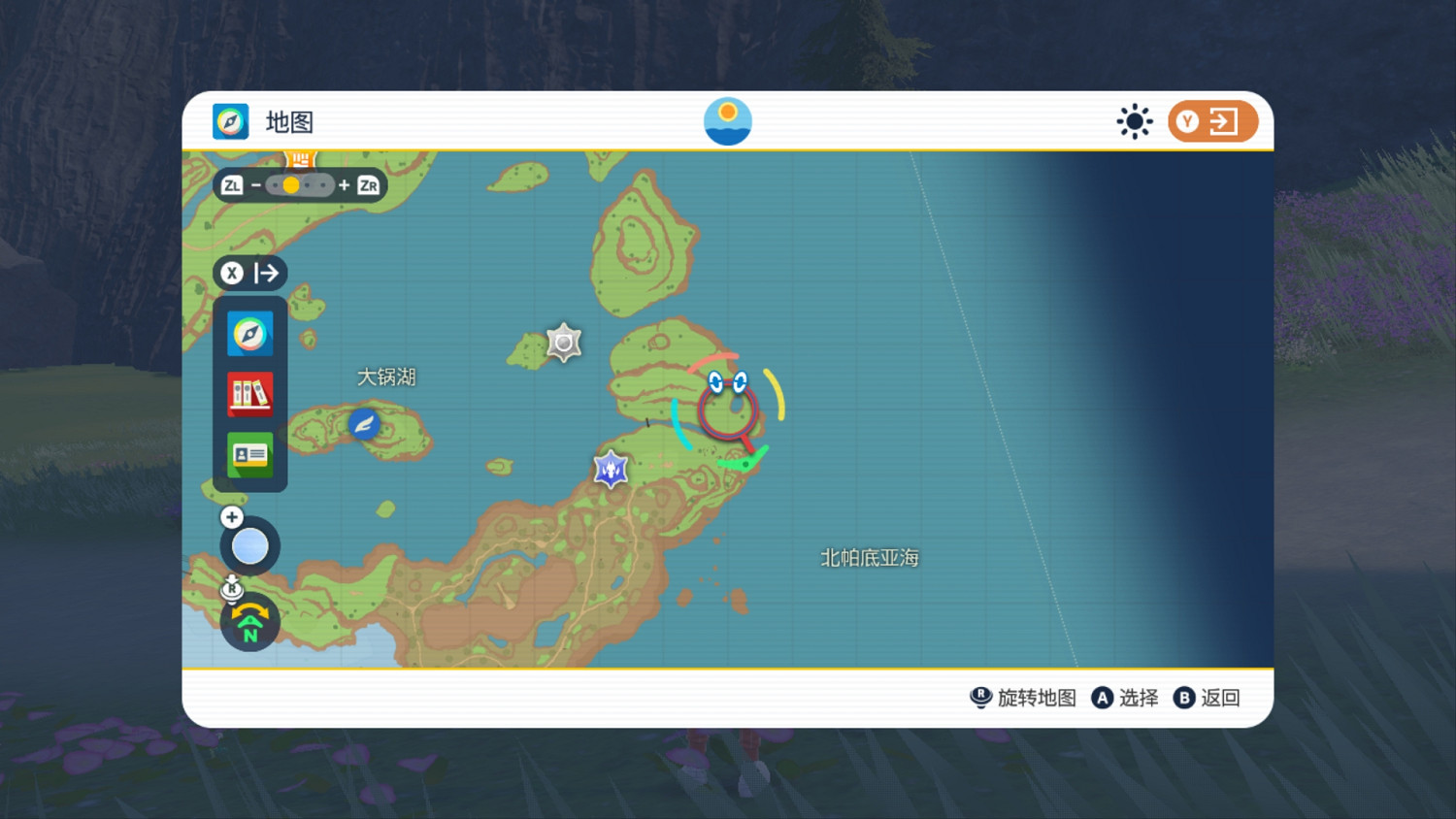Open the compass map app icon

click(249, 334)
